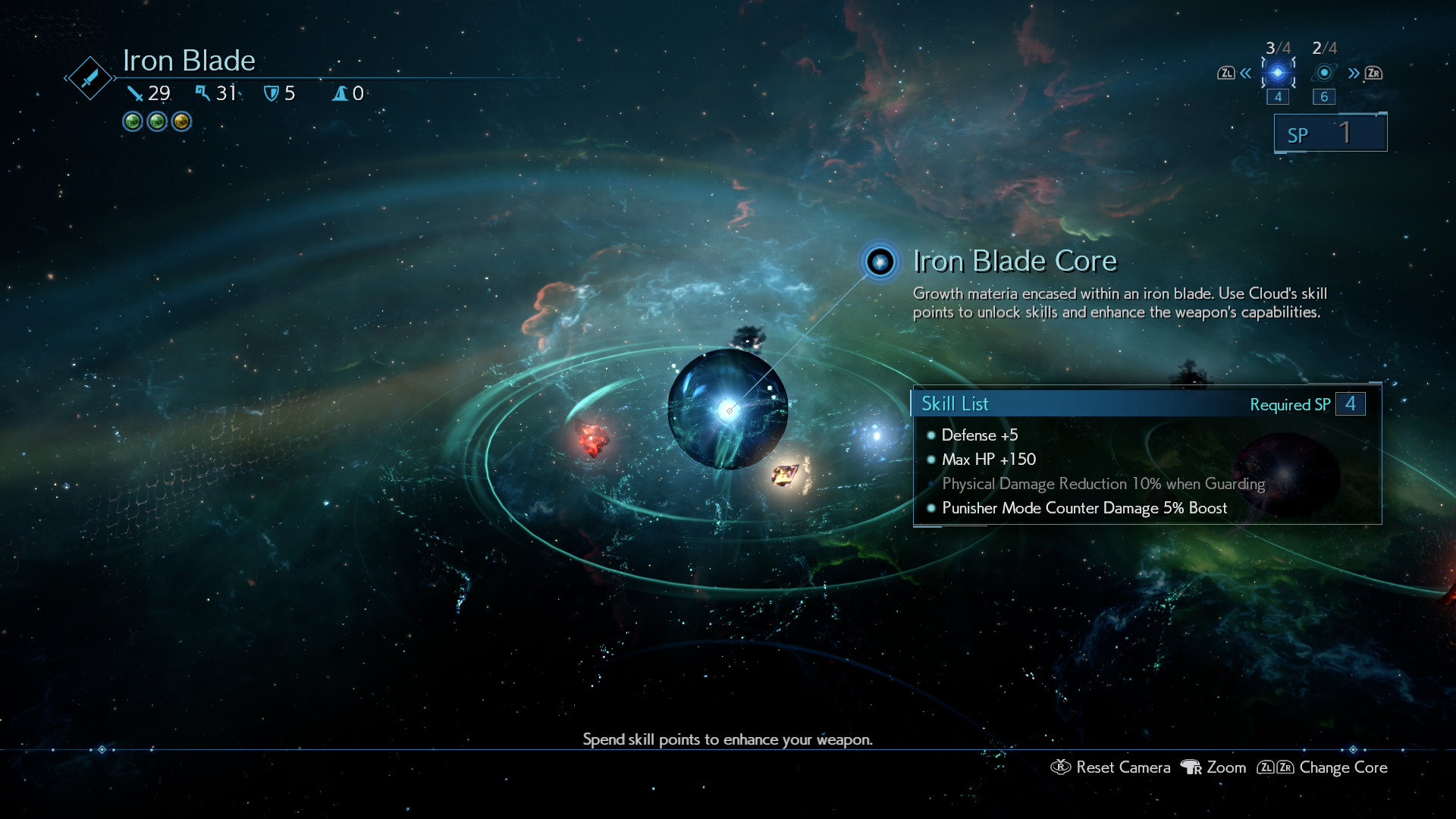Click the Skill List panel header
1456x819 pixels.
(1137, 404)
